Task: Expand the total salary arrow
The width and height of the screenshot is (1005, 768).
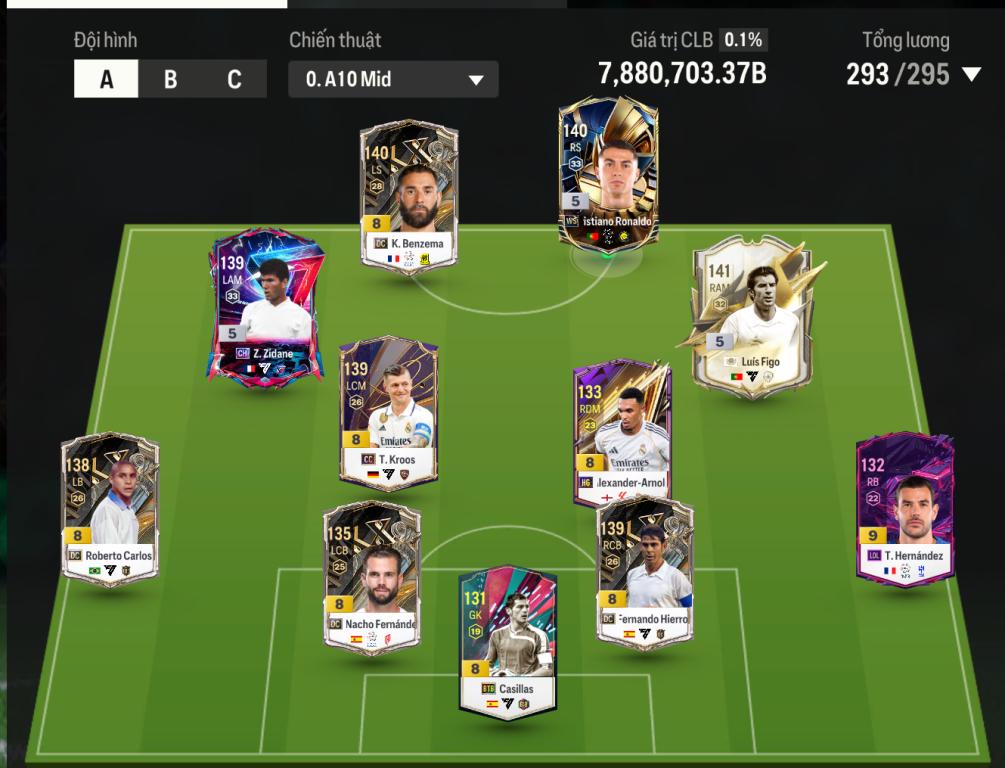Action: pyautogui.click(x=971, y=74)
